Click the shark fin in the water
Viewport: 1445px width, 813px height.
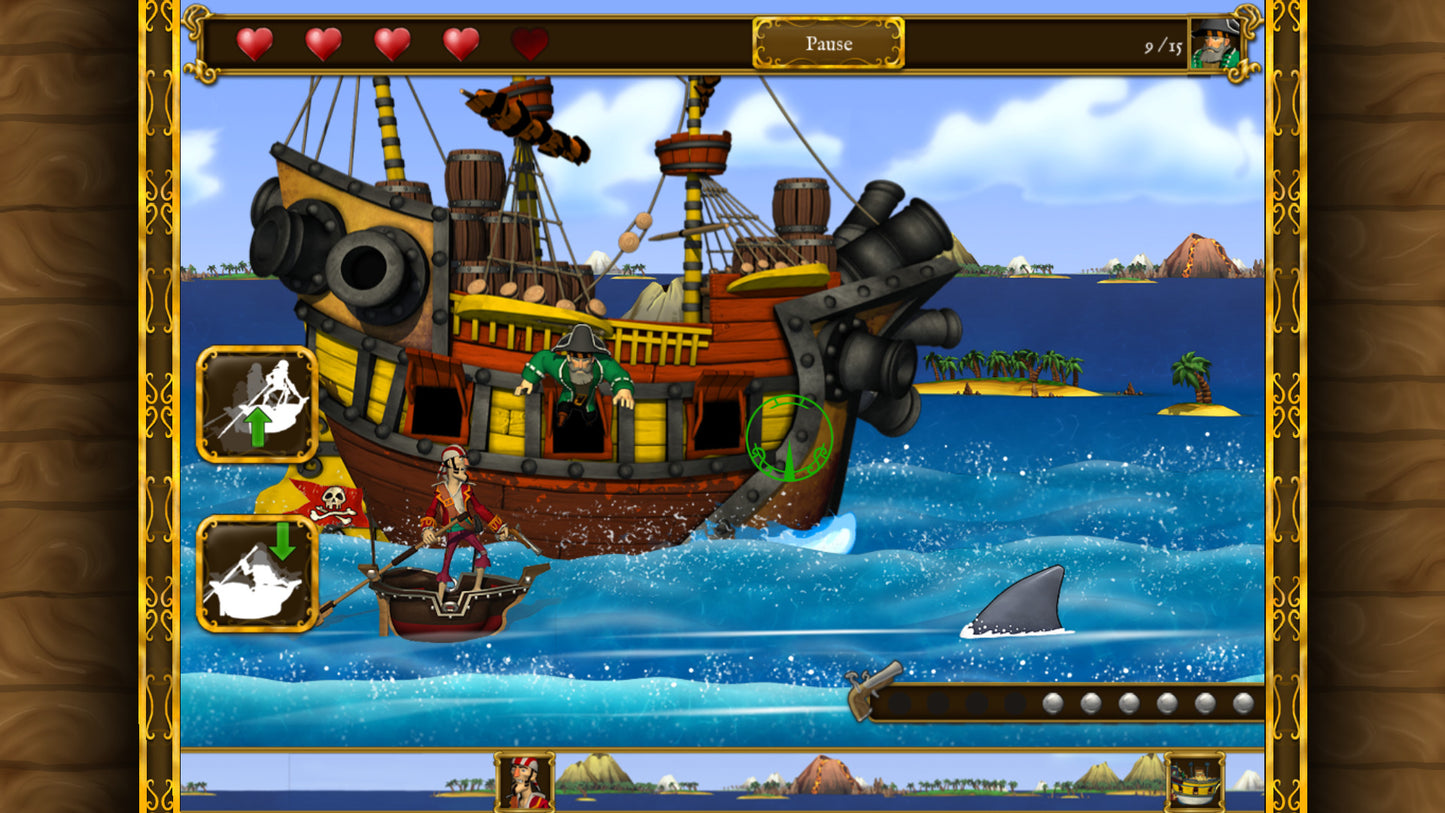[1019, 604]
